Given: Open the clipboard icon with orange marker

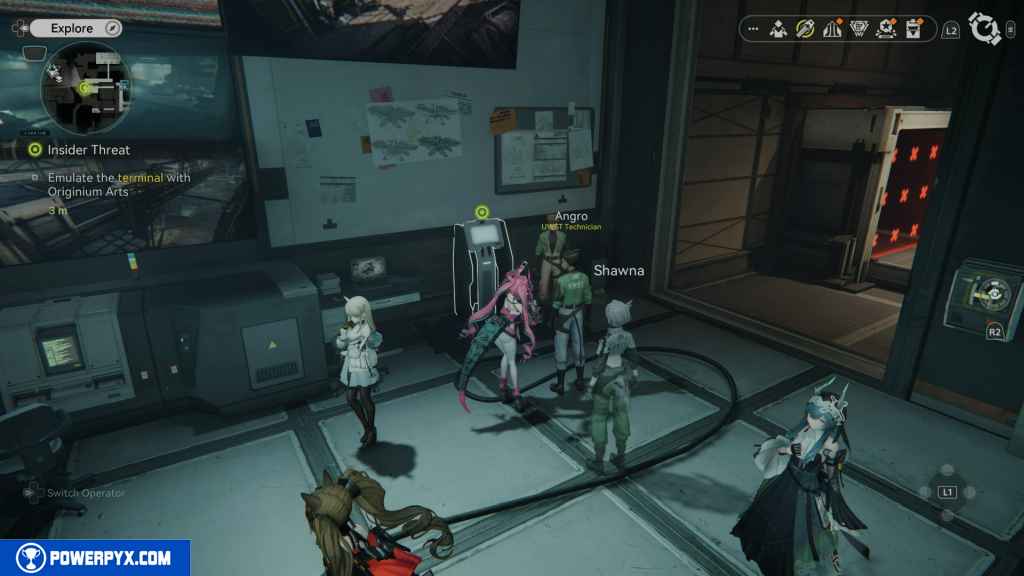Looking at the screenshot, I should [x=912, y=30].
